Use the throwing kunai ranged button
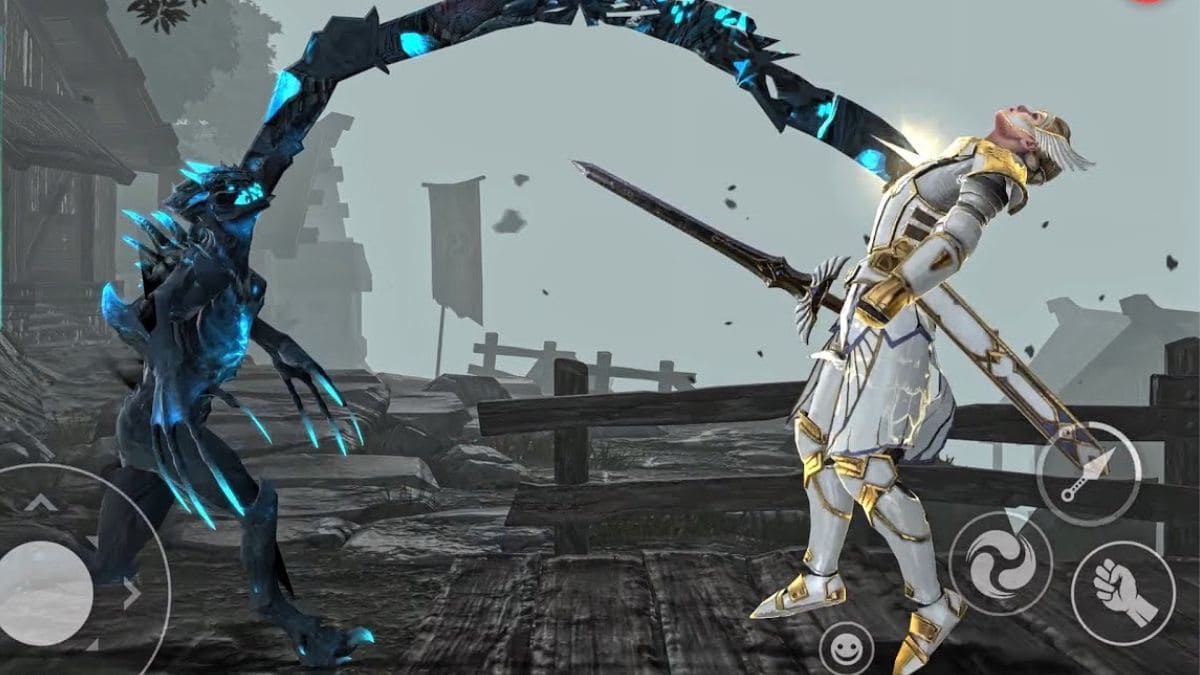Image resolution: width=1200 pixels, height=675 pixels. pos(1088,473)
